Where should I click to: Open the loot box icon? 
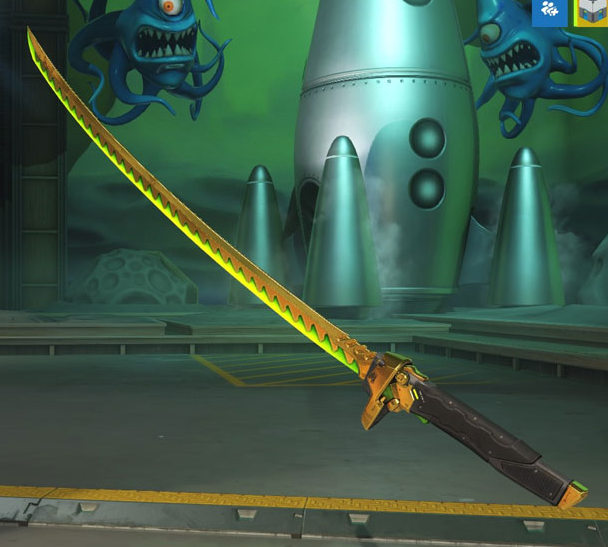pos(591,12)
